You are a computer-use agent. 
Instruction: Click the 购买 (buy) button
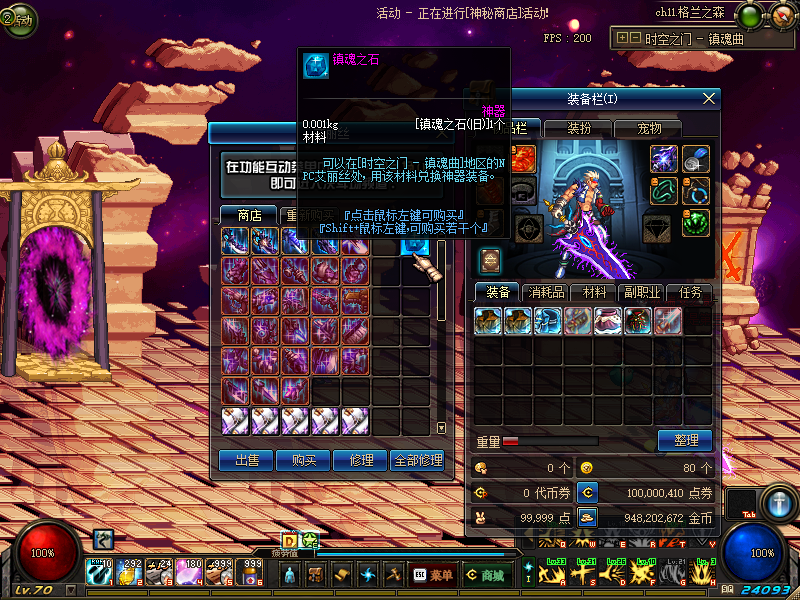[x=304, y=460]
